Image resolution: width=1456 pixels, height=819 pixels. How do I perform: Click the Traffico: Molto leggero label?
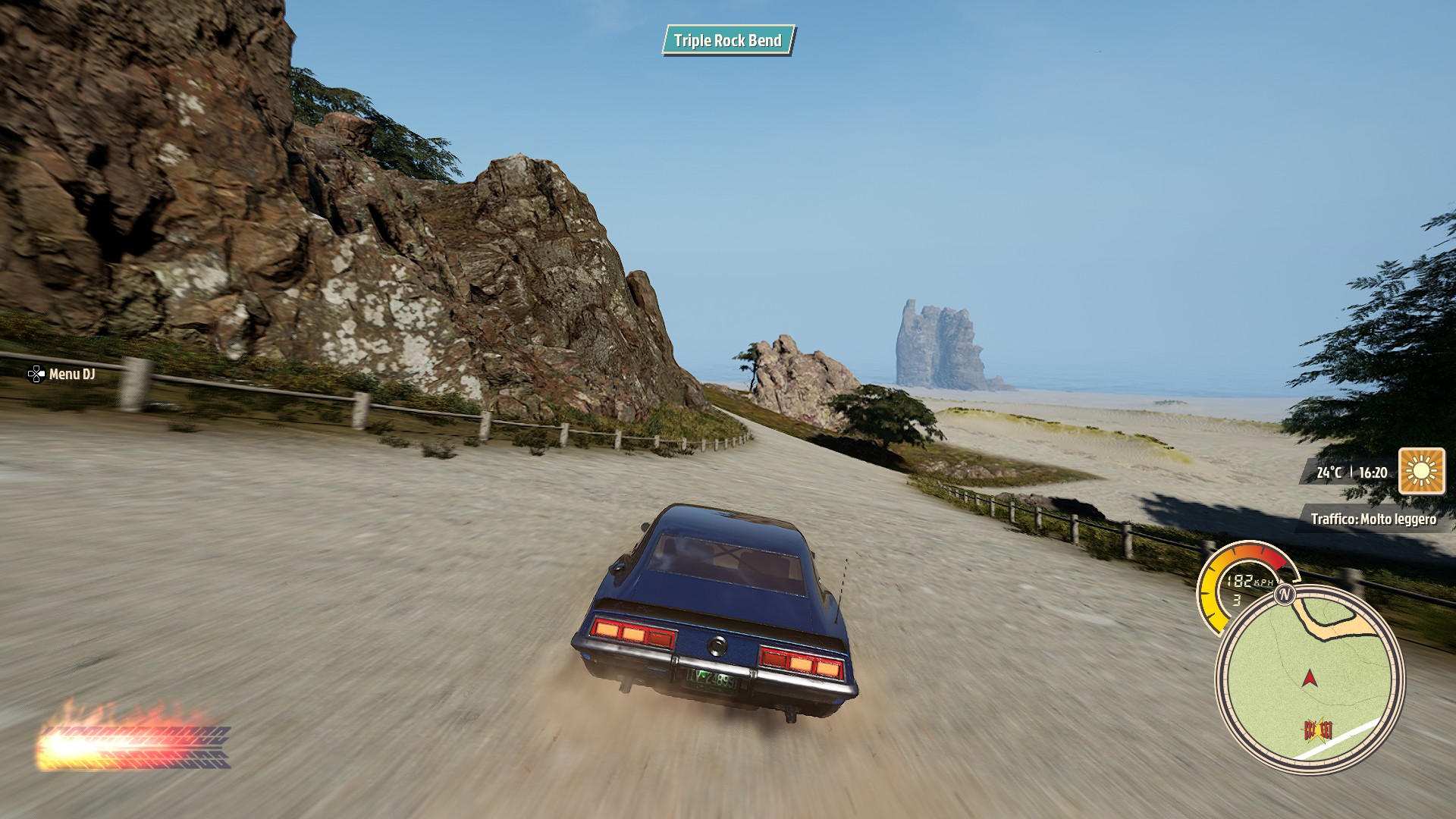[1373, 519]
